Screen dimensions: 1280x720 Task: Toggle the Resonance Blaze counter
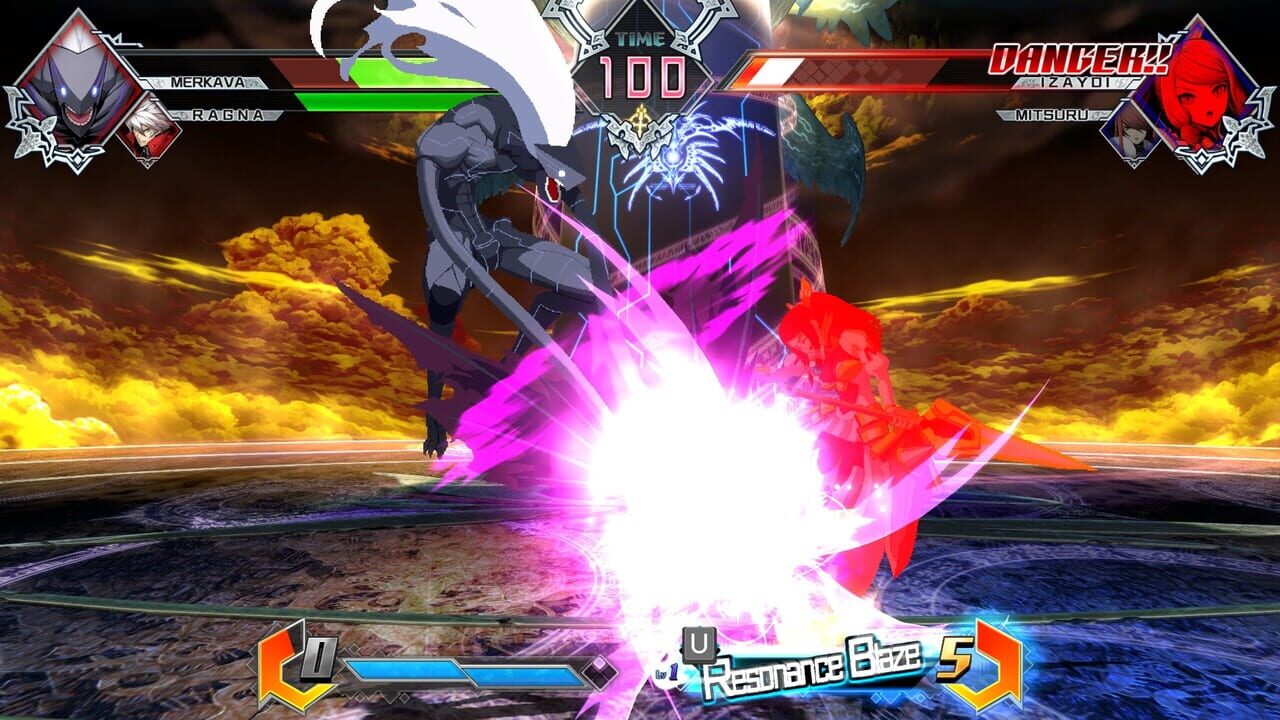pos(953,662)
